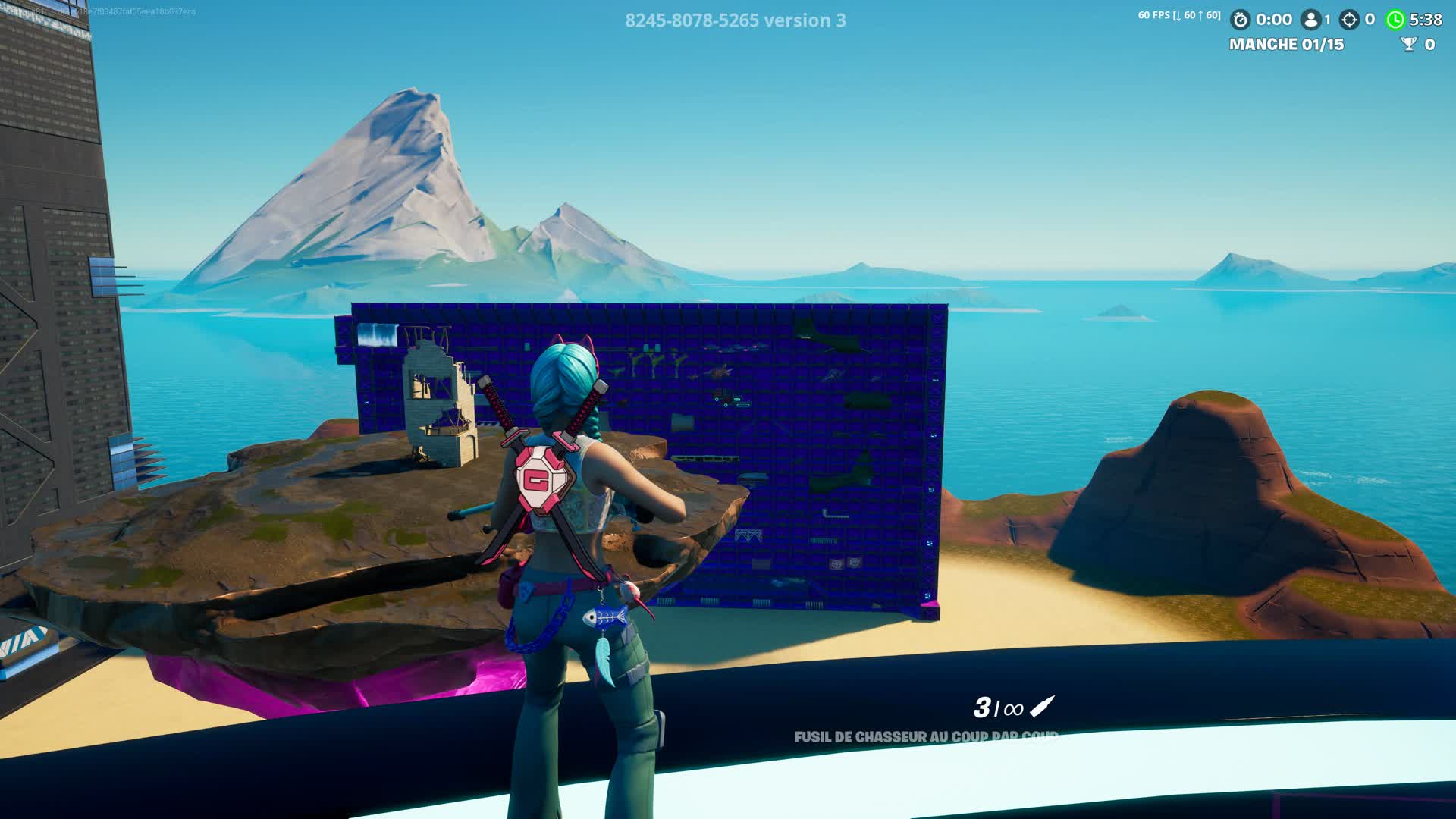Image resolution: width=1456 pixels, height=819 pixels.
Task: Select the player count icon
Action: pyautogui.click(x=1312, y=20)
